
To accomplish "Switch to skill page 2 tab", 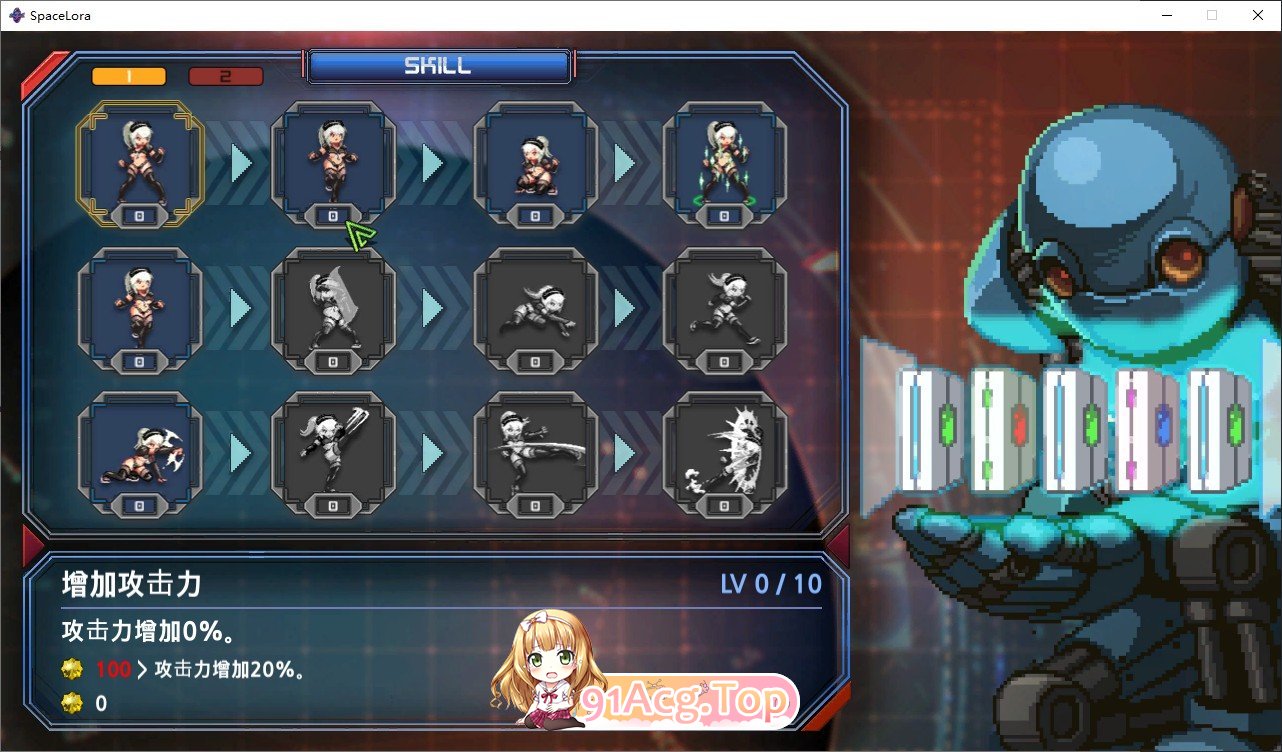I will click(x=225, y=75).
